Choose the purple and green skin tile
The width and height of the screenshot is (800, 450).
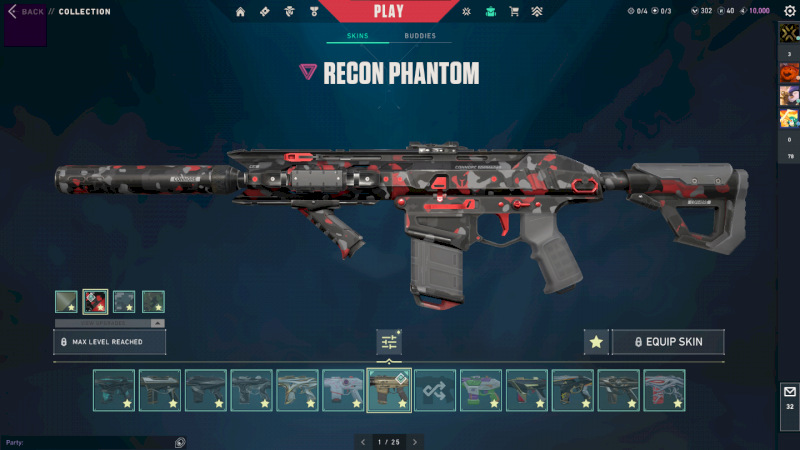coord(481,390)
